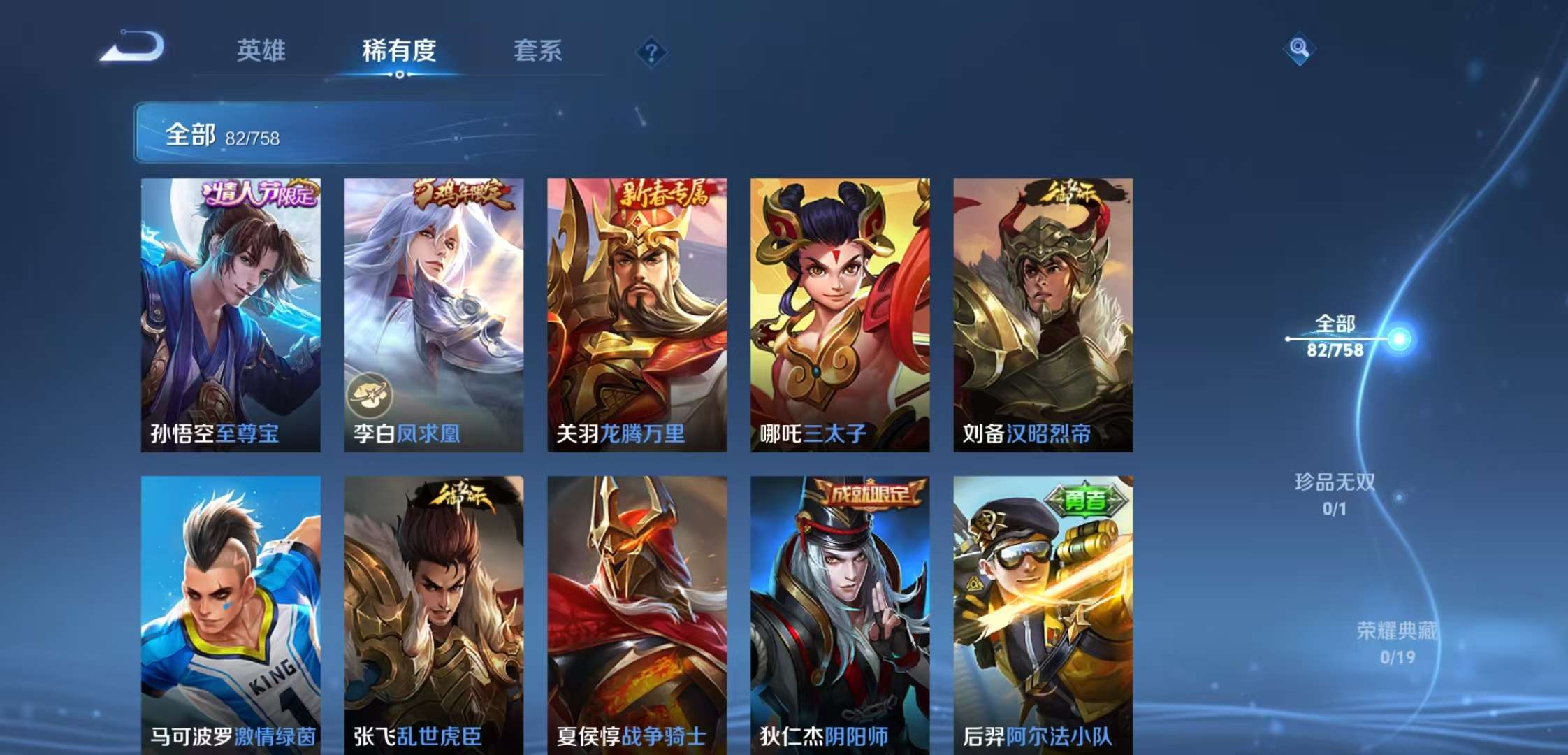The image size is (1568, 755).
Task: Switch to the 英雄 tab
Action: pyautogui.click(x=261, y=51)
